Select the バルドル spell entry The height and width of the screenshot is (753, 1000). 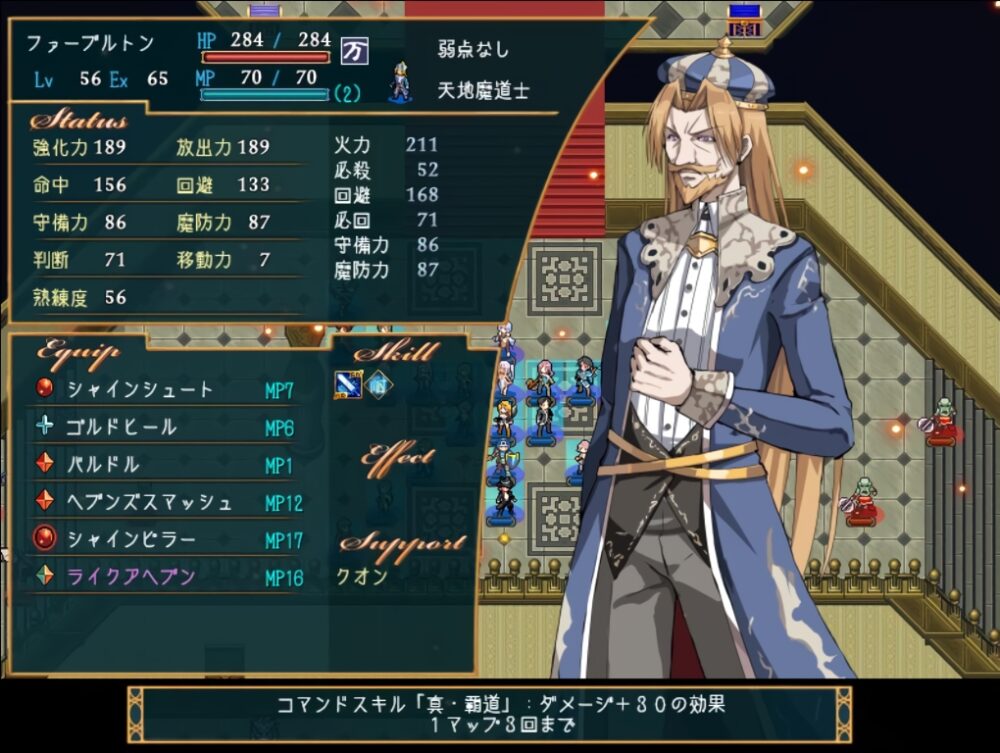click(103, 465)
